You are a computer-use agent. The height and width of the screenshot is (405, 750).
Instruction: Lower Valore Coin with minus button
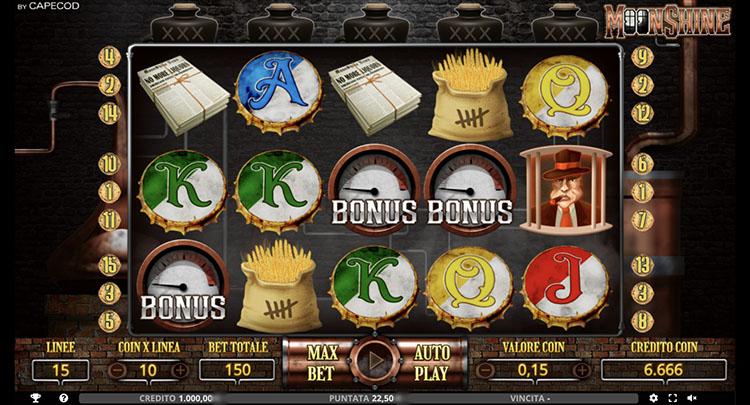point(487,370)
